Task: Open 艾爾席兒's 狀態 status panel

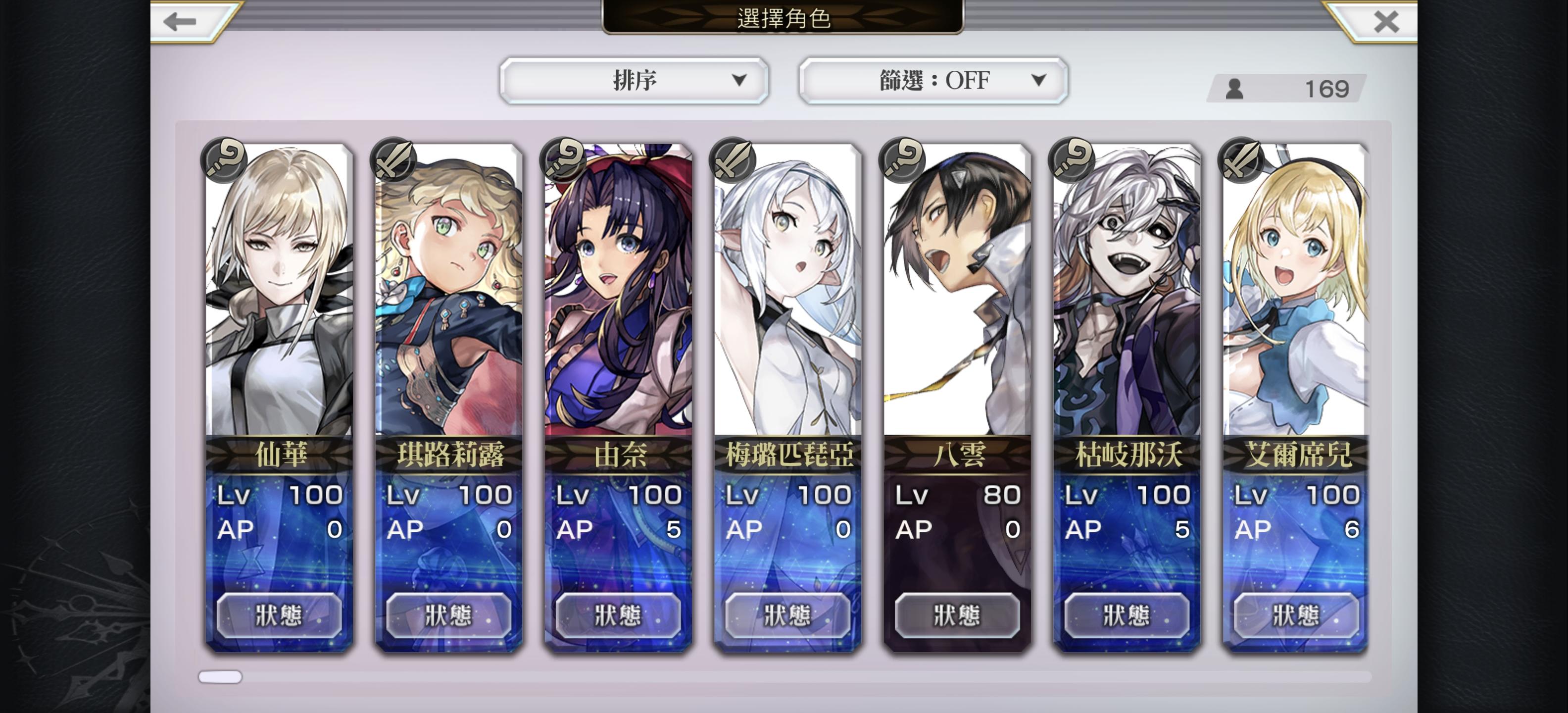Action: click(1296, 614)
